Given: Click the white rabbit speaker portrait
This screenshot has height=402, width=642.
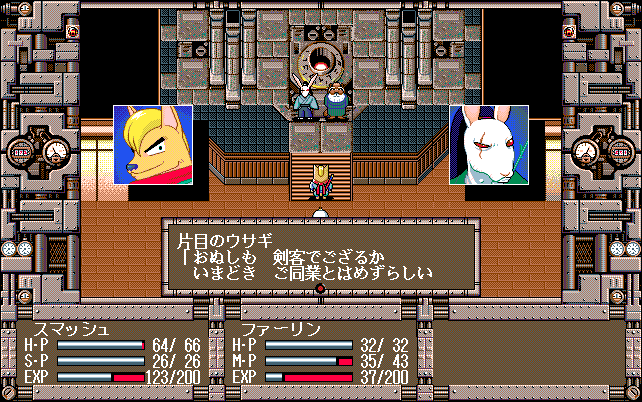Looking at the screenshot, I should [x=489, y=145].
